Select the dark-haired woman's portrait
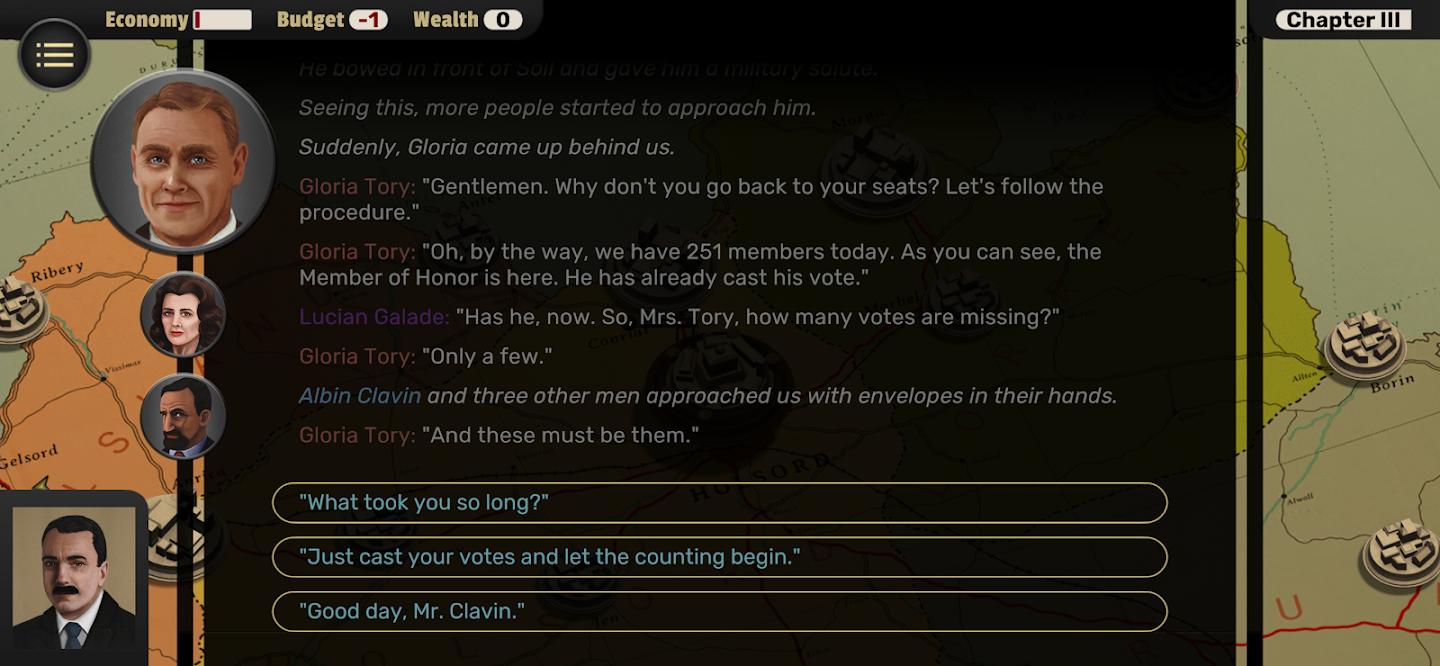 click(x=183, y=314)
